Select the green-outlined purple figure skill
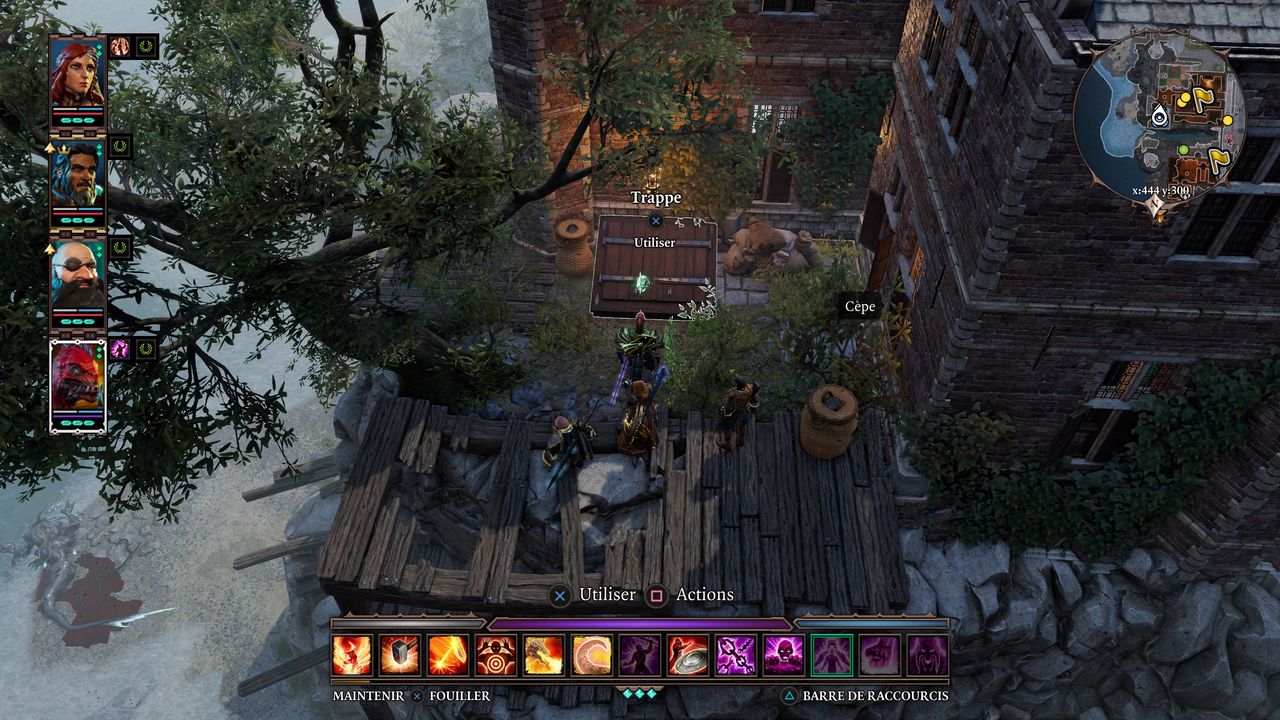This screenshot has height=720, width=1280. 832,655
